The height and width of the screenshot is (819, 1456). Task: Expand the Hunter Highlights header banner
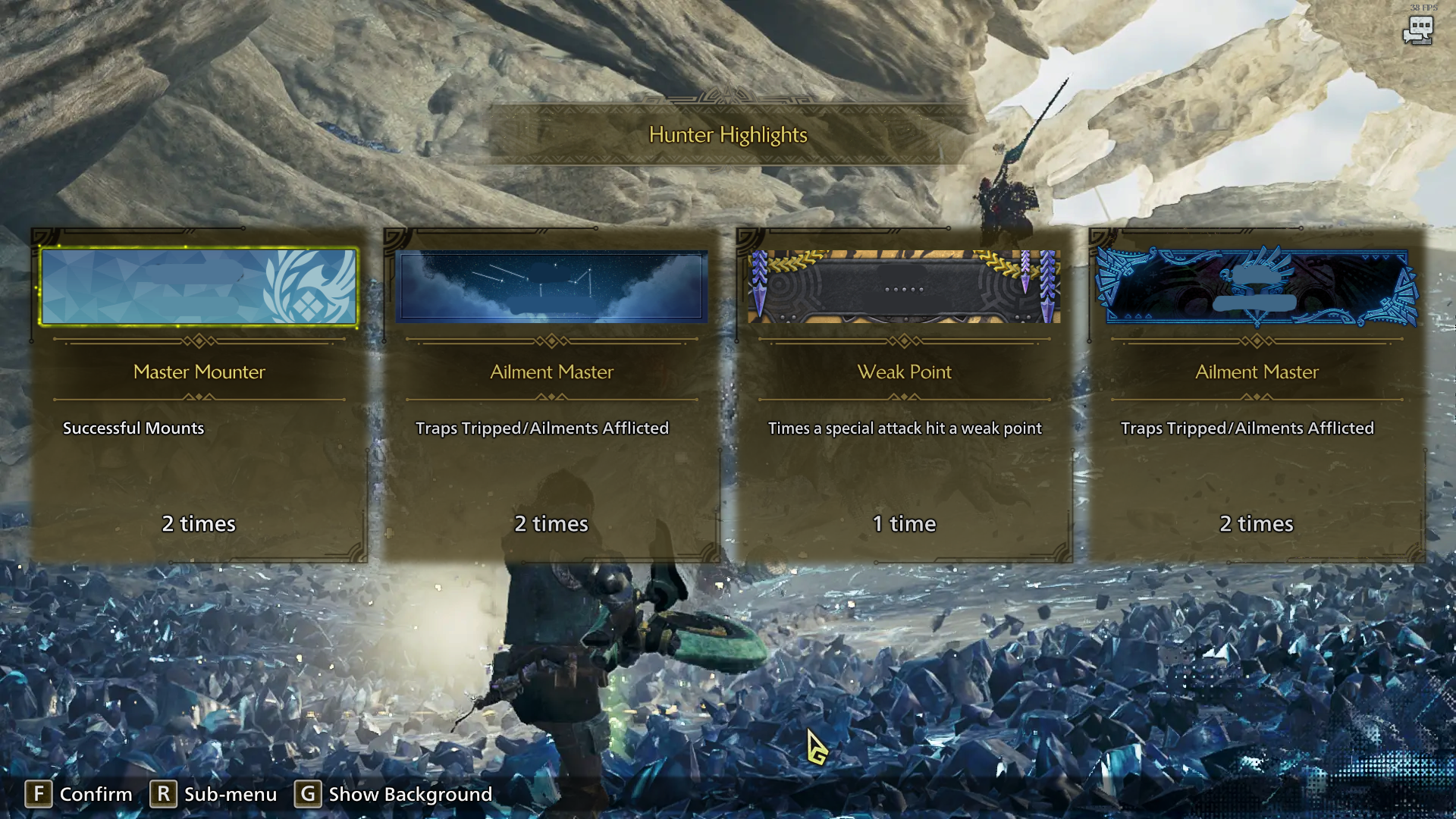click(726, 136)
